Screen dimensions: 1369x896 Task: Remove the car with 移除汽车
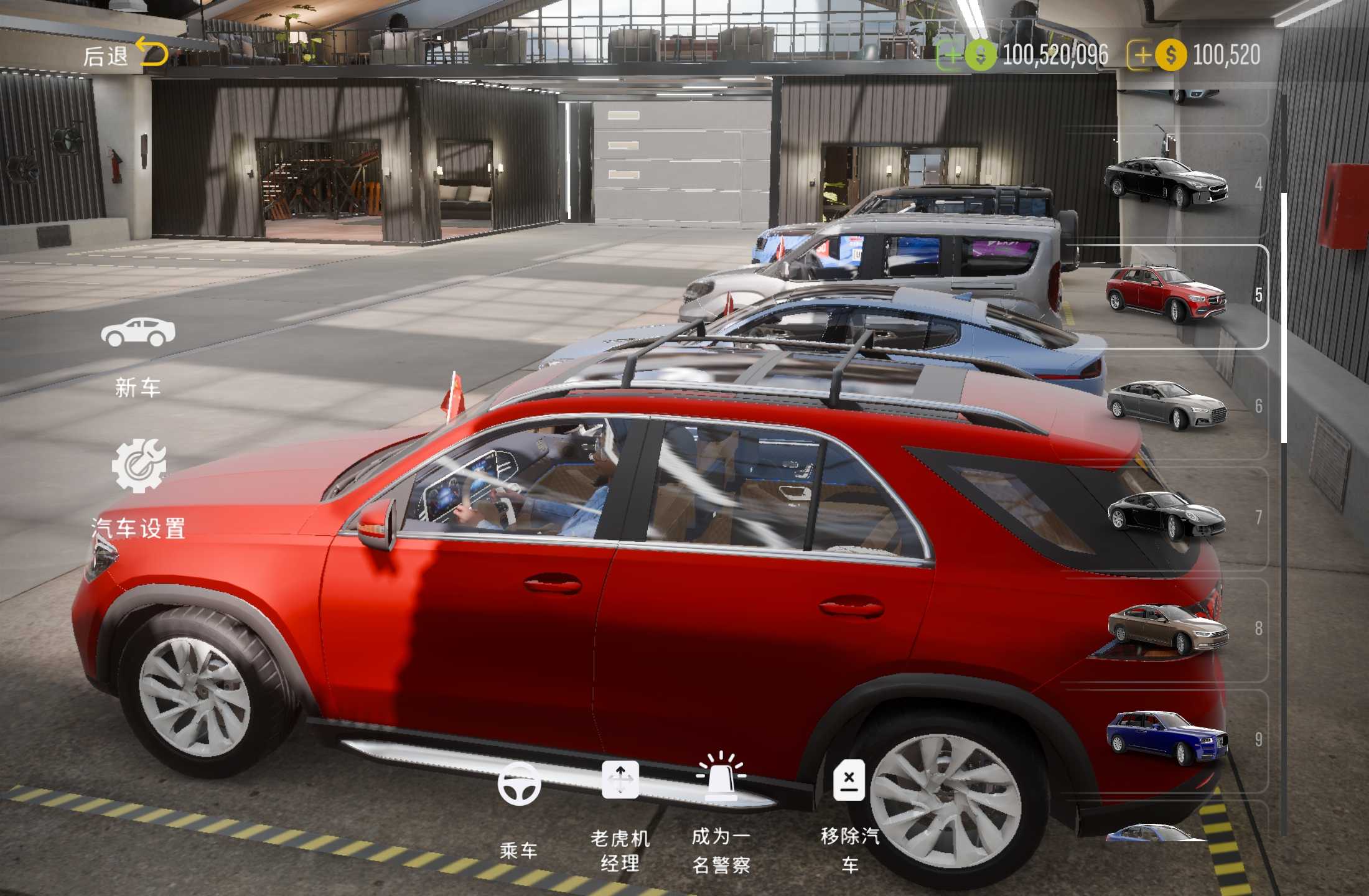tap(849, 809)
